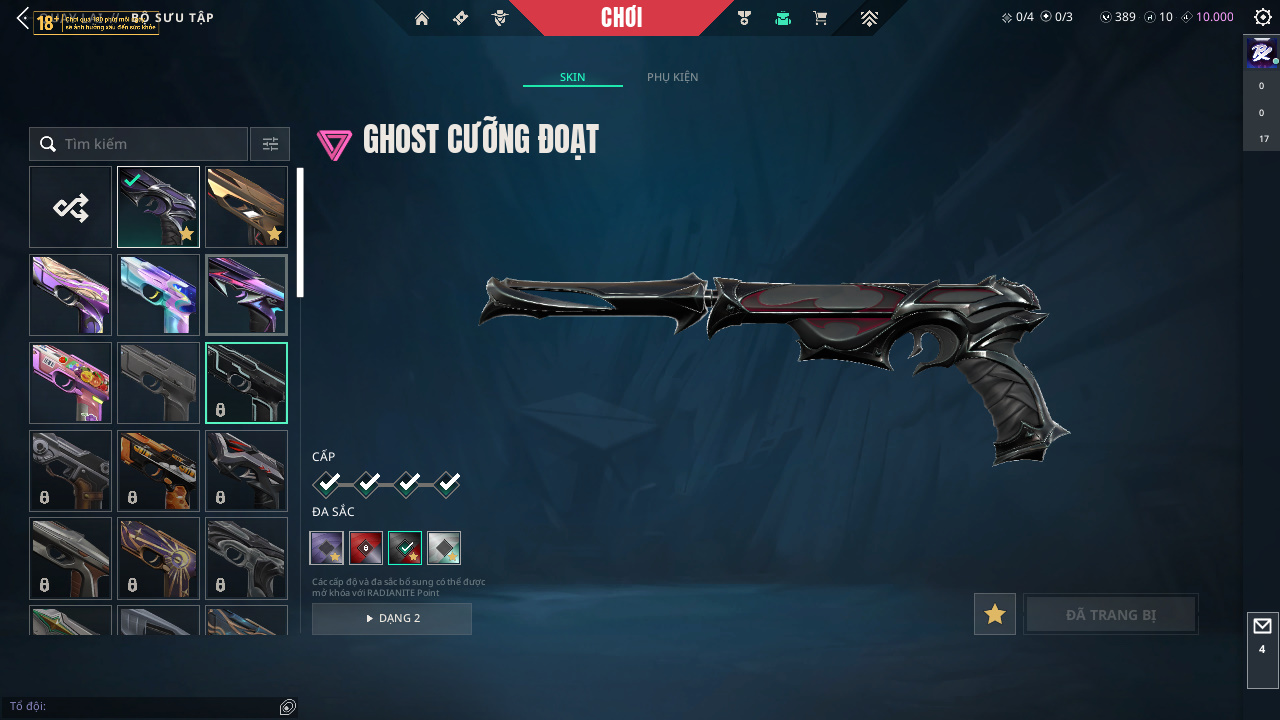Open the skin filter options button
The width and height of the screenshot is (1280, 720).
pos(270,144)
